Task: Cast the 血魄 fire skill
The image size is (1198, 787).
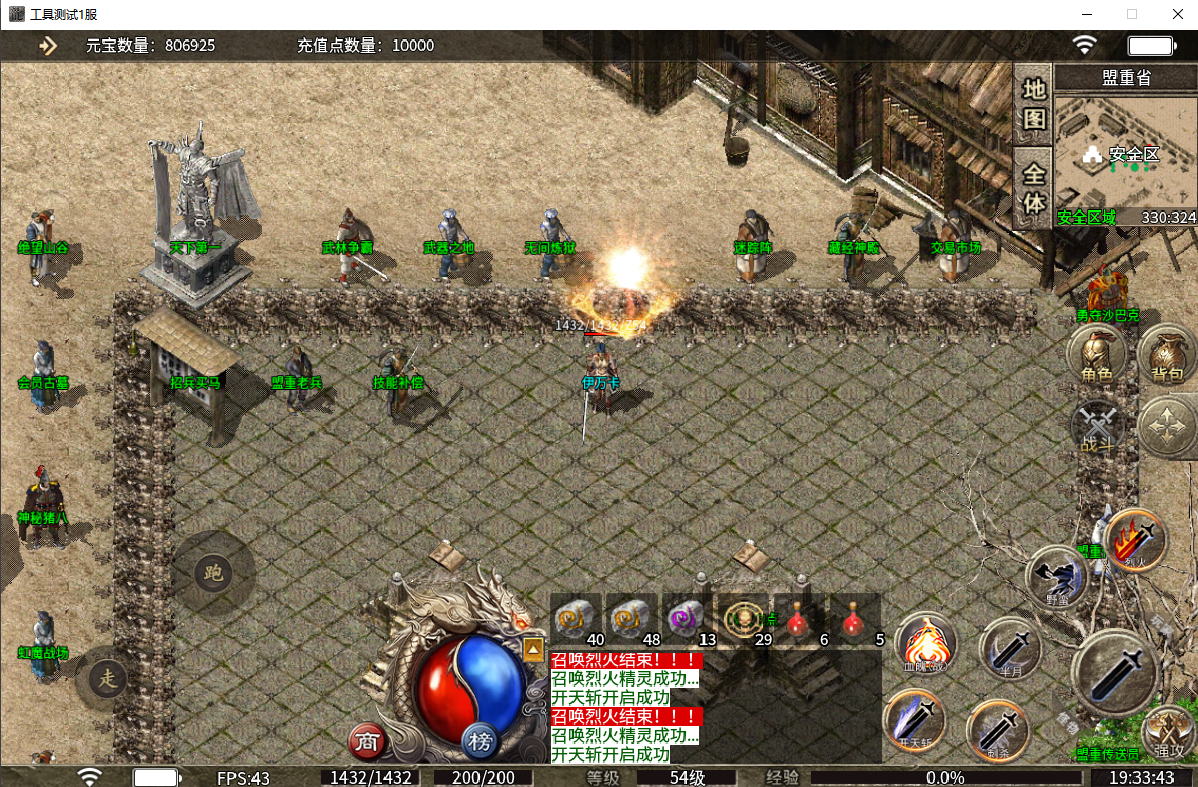Action: (x=925, y=643)
